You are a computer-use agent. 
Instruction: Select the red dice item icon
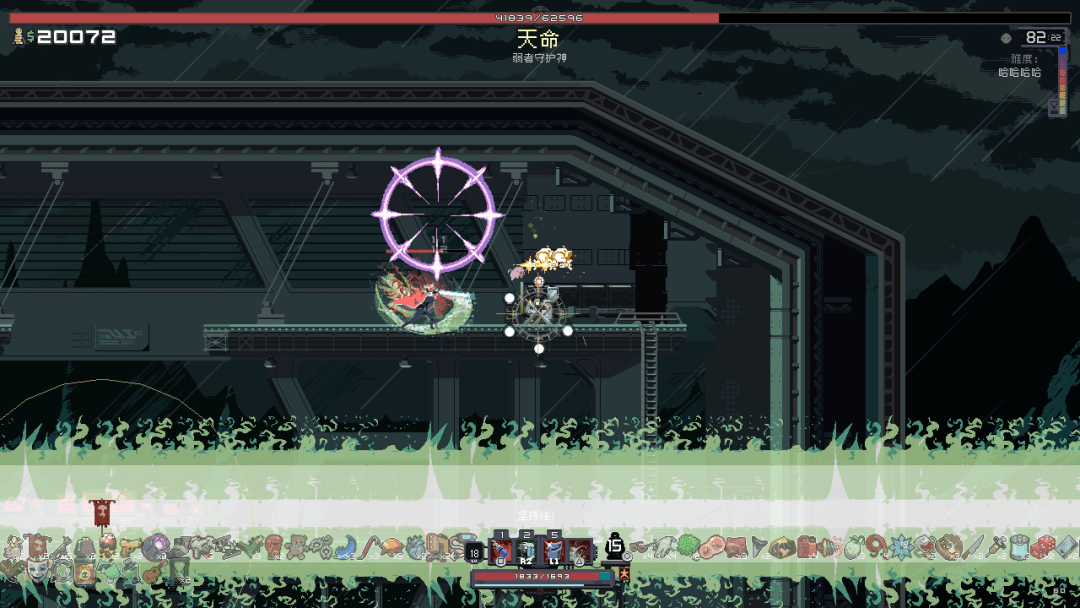(1044, 547)
